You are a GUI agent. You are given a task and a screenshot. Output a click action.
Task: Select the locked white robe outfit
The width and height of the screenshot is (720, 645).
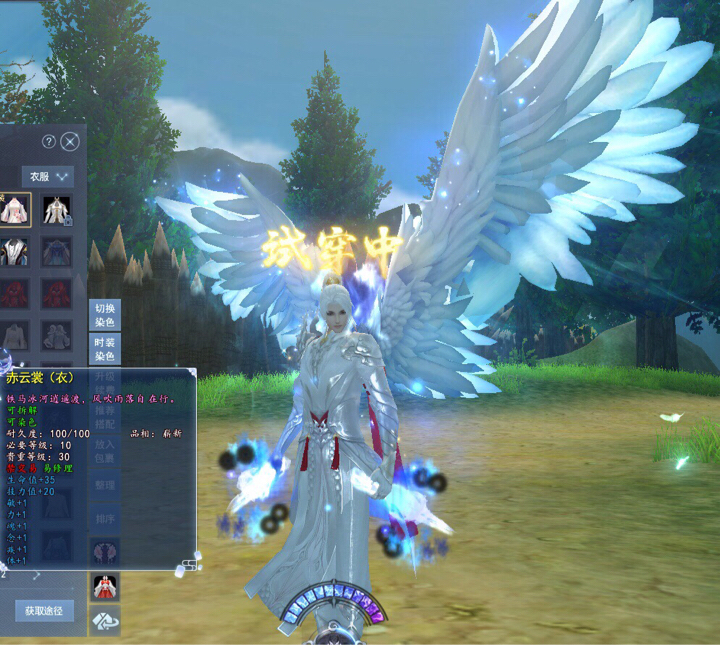(56, 209)
